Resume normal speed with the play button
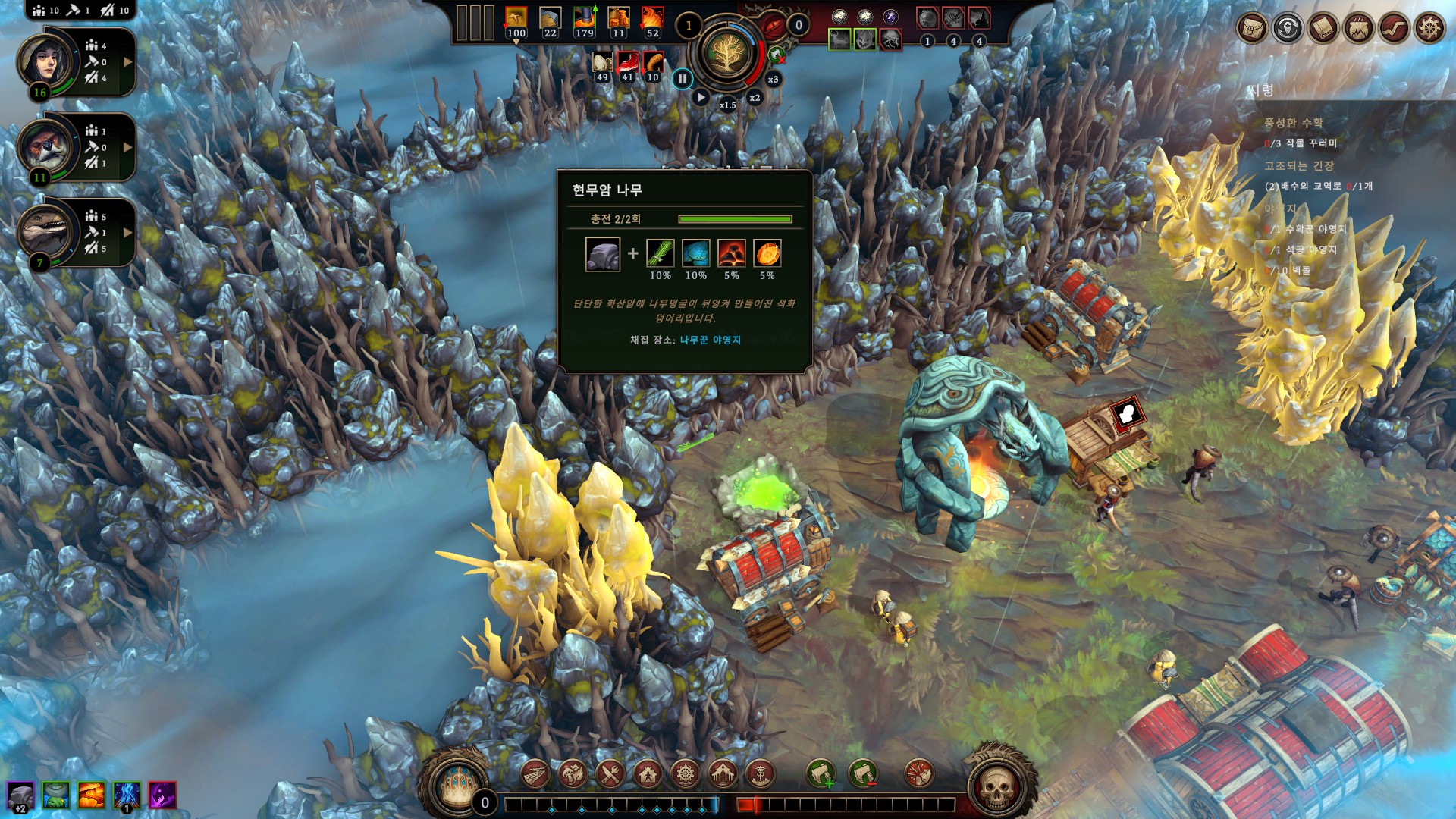 coord(701,97)
